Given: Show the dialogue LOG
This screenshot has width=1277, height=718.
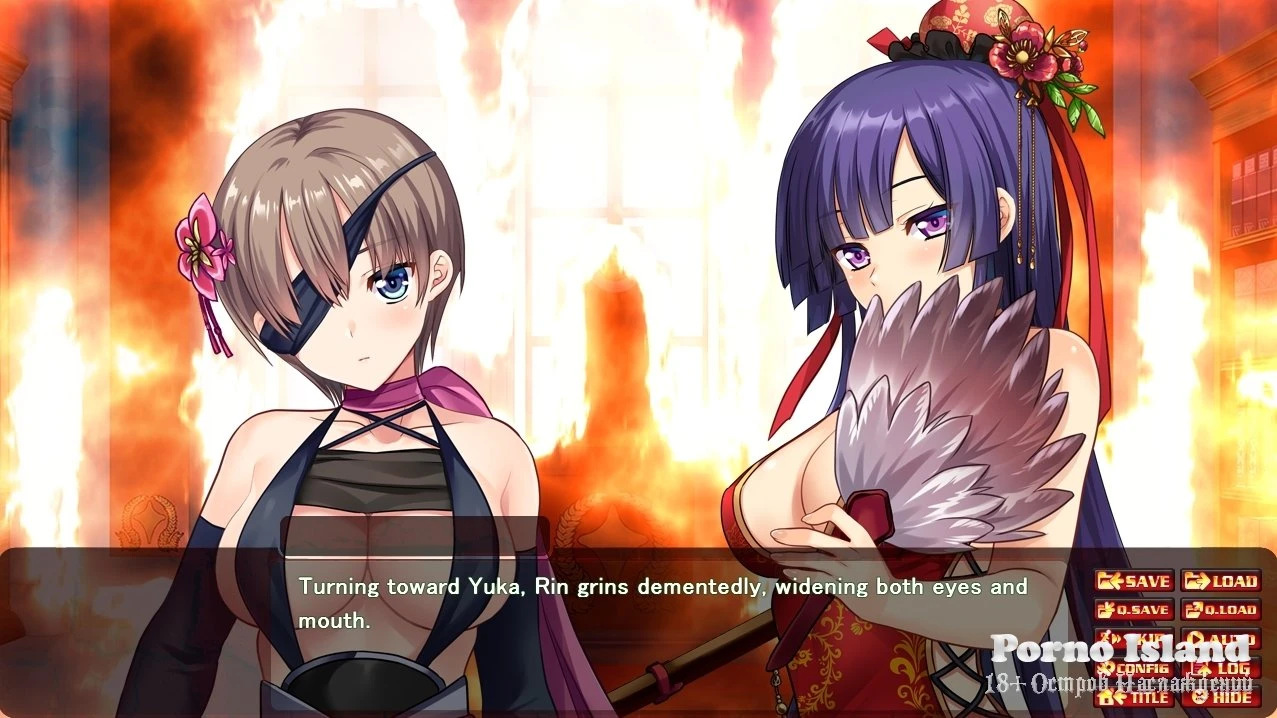Looking at the screenshot, I should coord(1220,668).
